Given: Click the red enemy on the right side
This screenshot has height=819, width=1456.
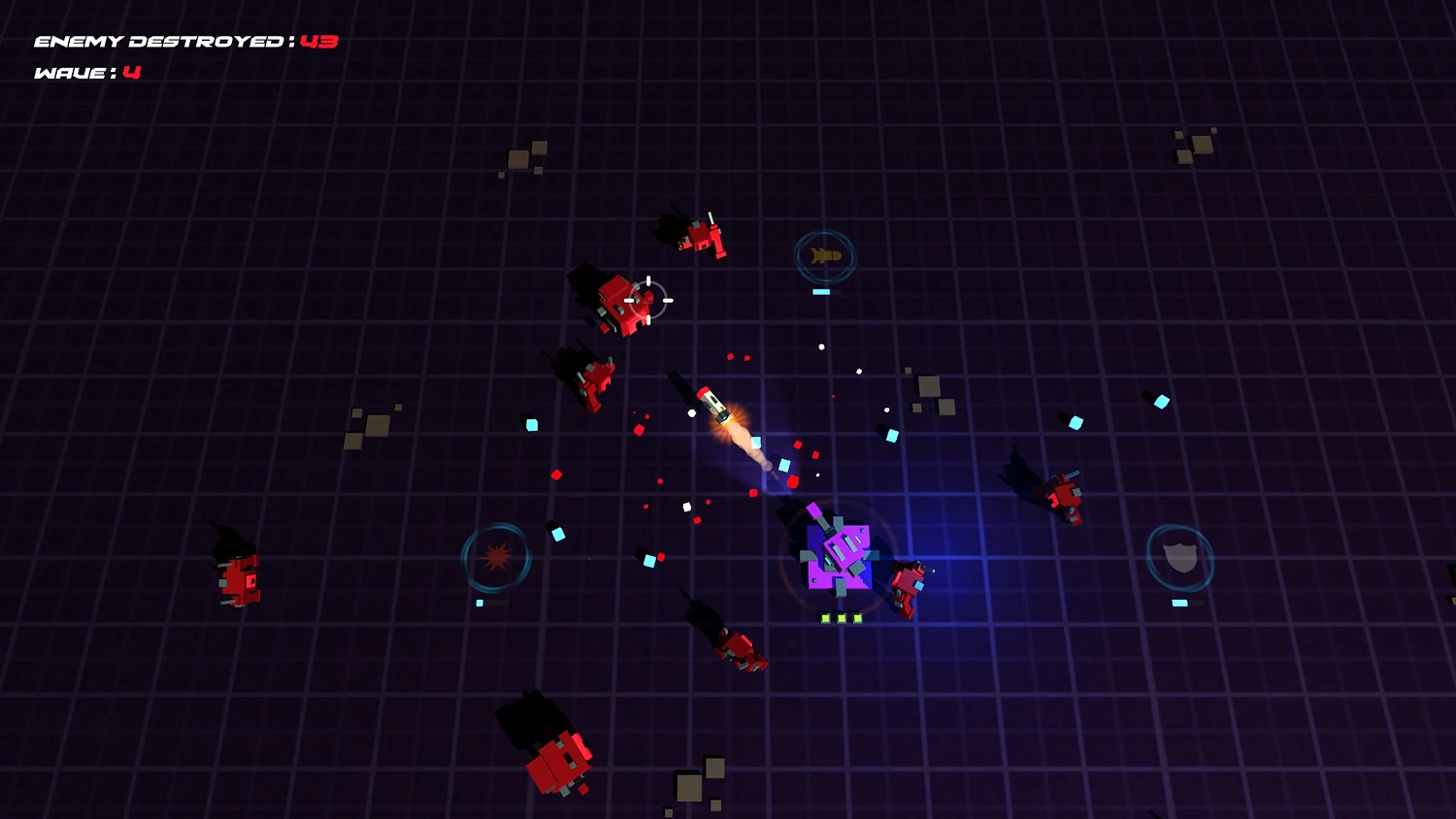Looking at the screenshot, I should tap(1066, 495).
